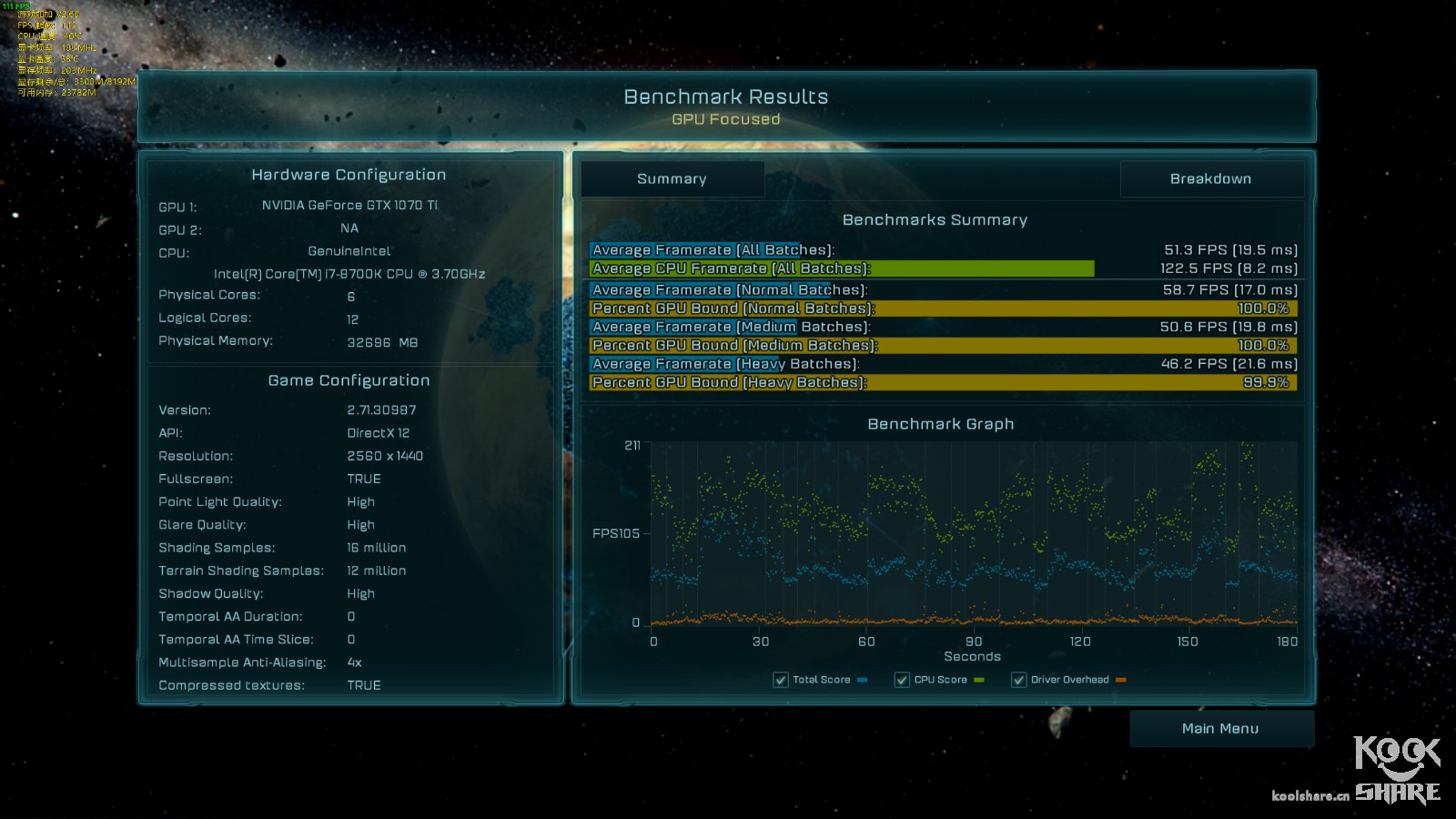Uncheck the Driver Overhead checkbox
Screen dimensions: 1456x819
coord(1018,680)
